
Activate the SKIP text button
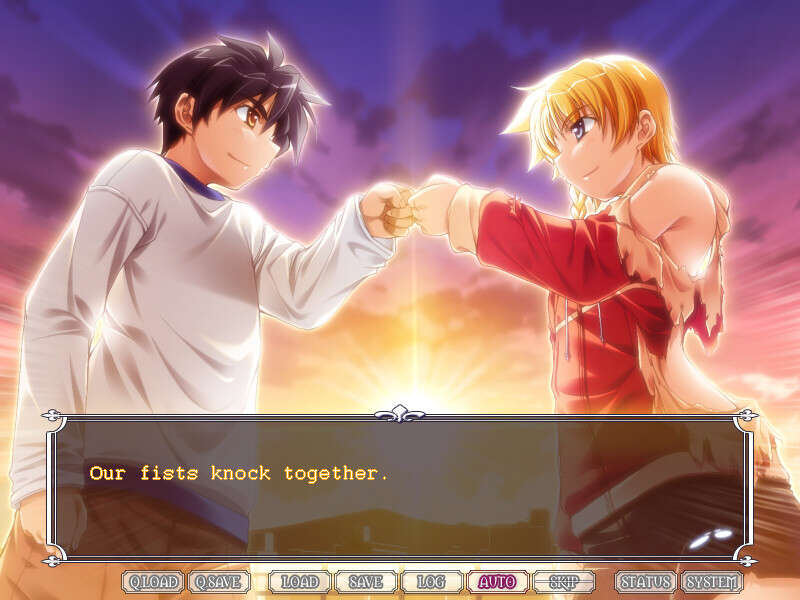[563, 582]
